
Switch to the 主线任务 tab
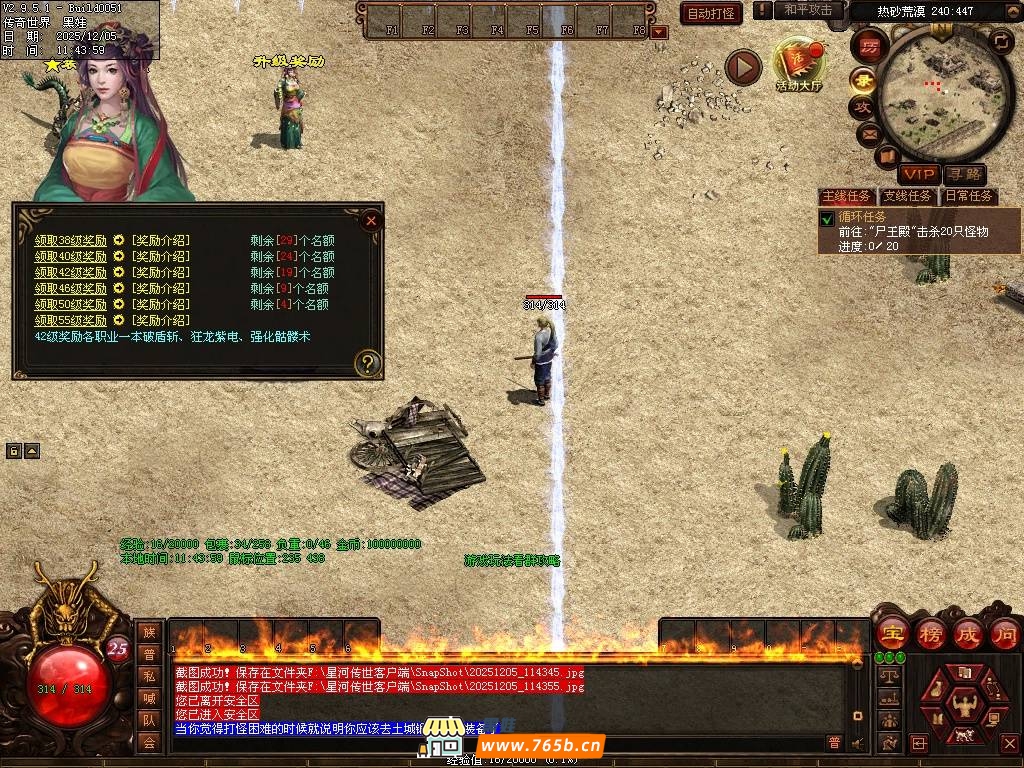[846, 196]
